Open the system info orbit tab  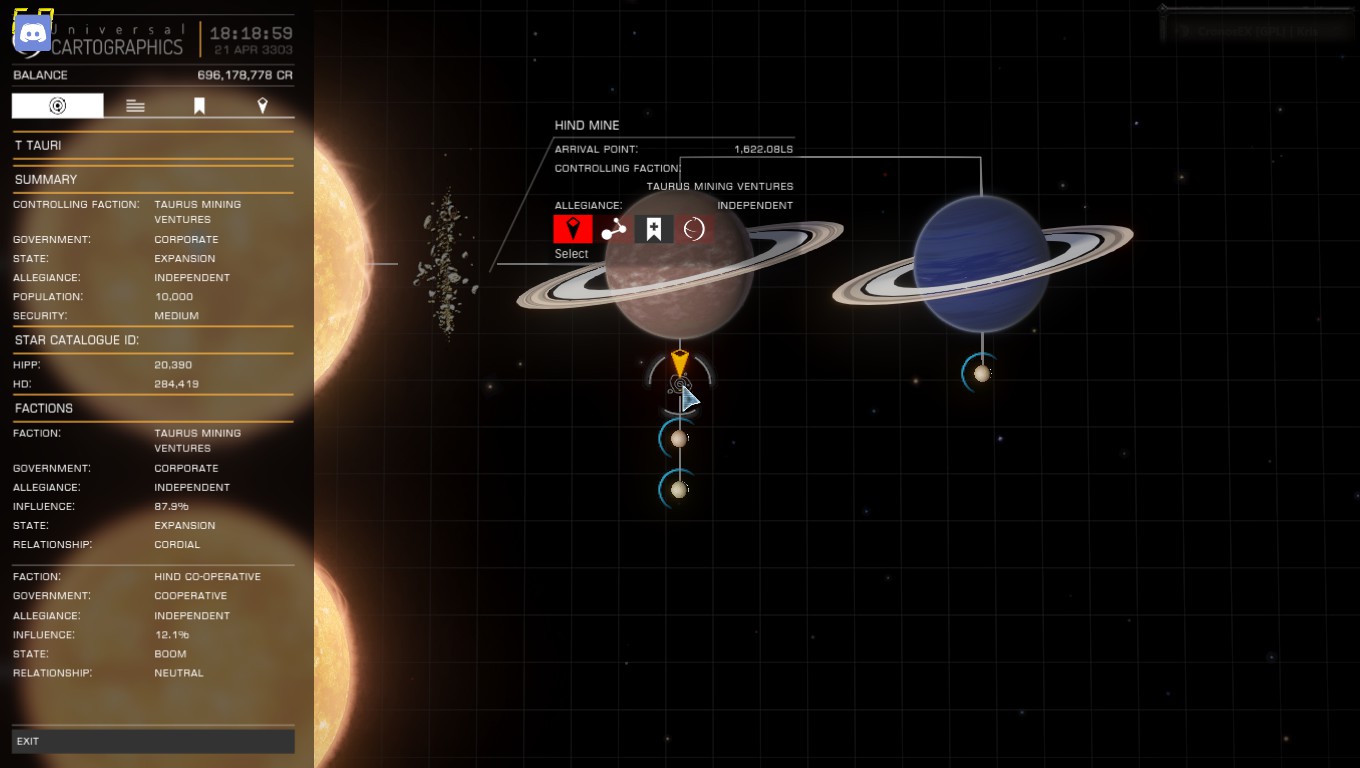pyautogui.click(x=58, y=106)
